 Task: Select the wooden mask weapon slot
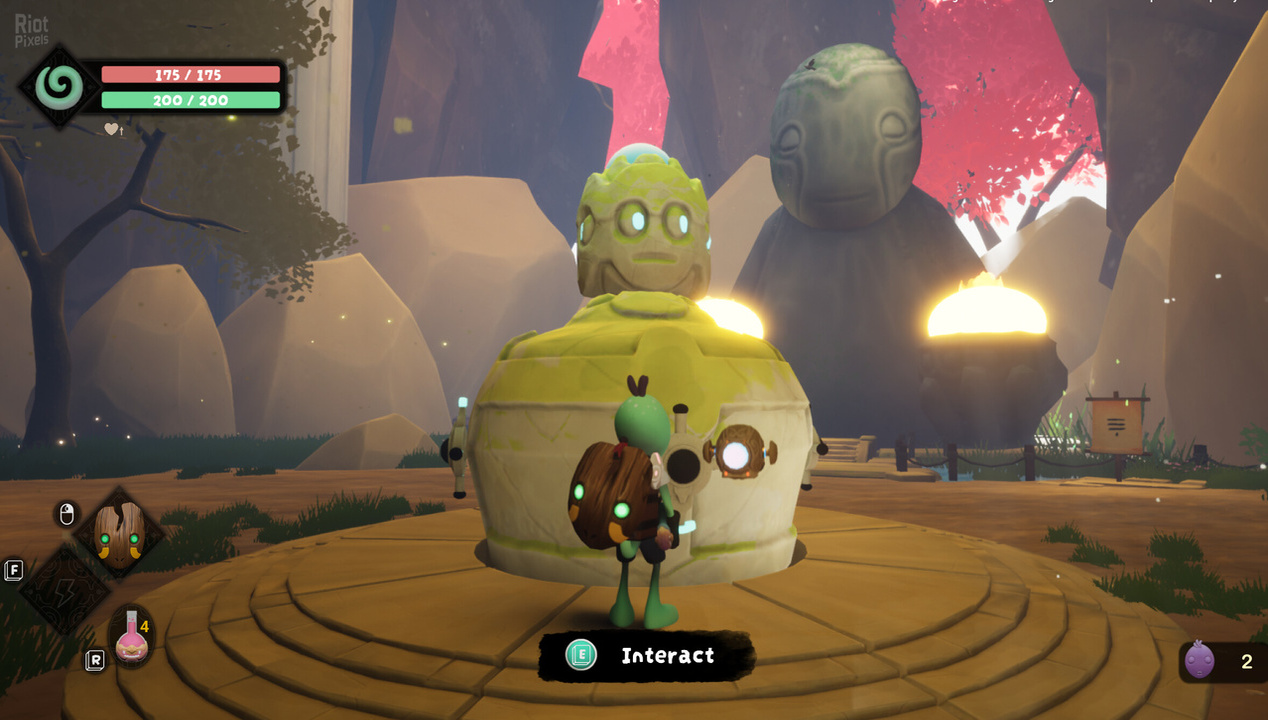point(119,535)
